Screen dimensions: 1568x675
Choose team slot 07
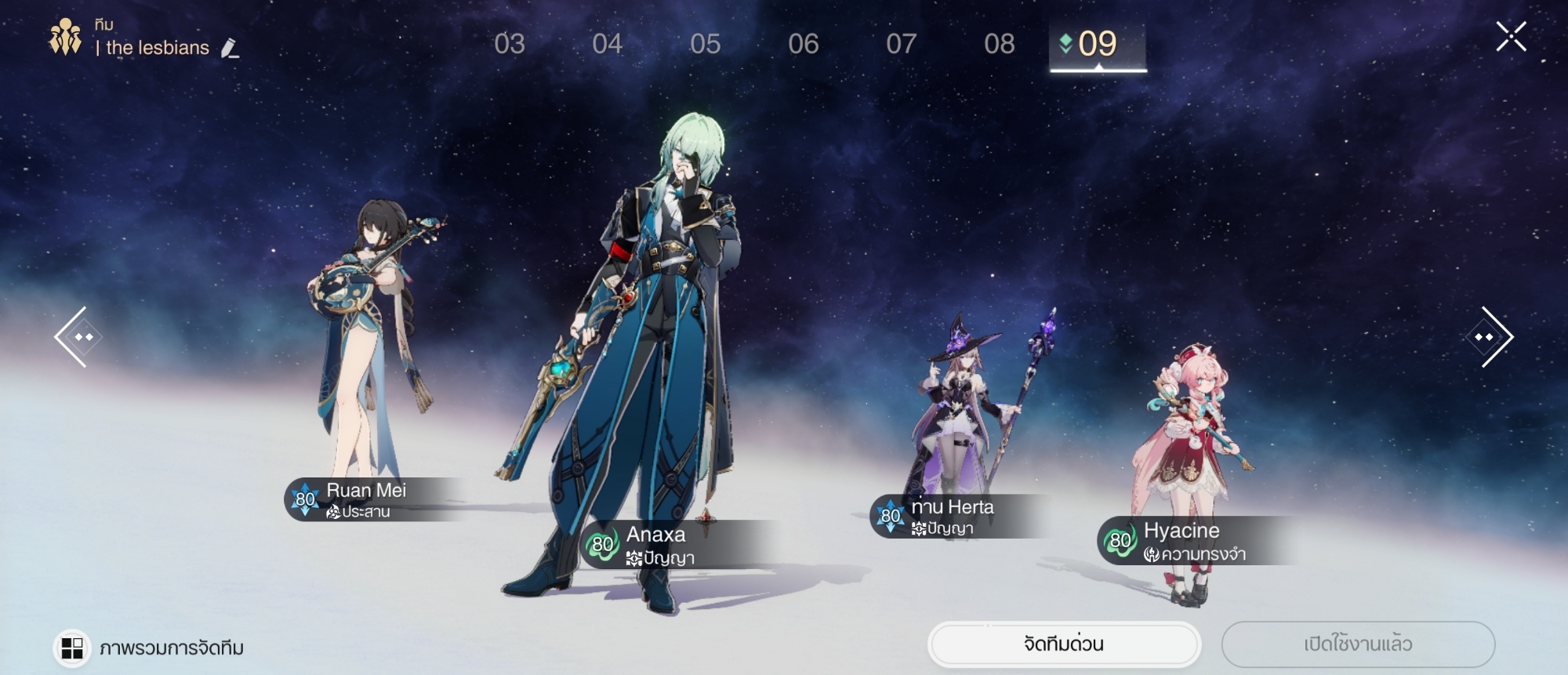point(902,44)
